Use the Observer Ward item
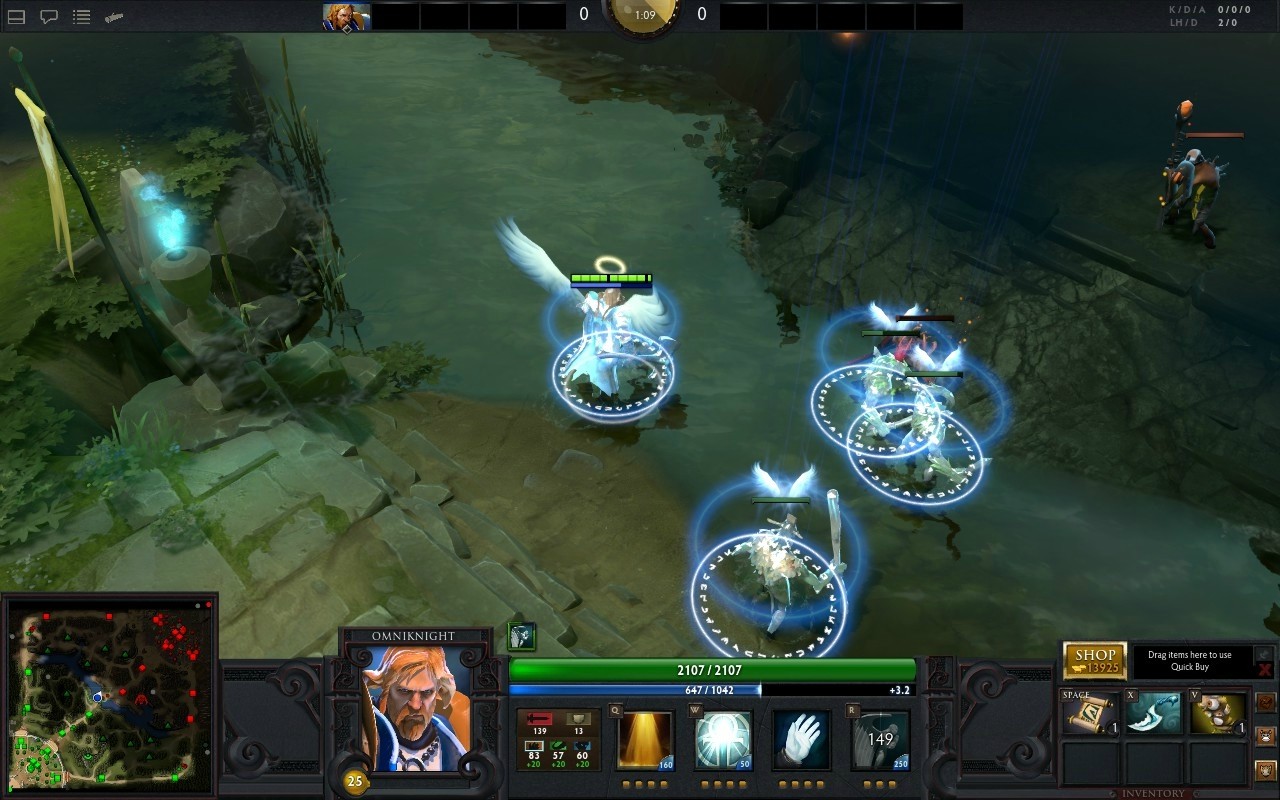The height and width of the screenshot is (800, 1280). coord(1217,714)
